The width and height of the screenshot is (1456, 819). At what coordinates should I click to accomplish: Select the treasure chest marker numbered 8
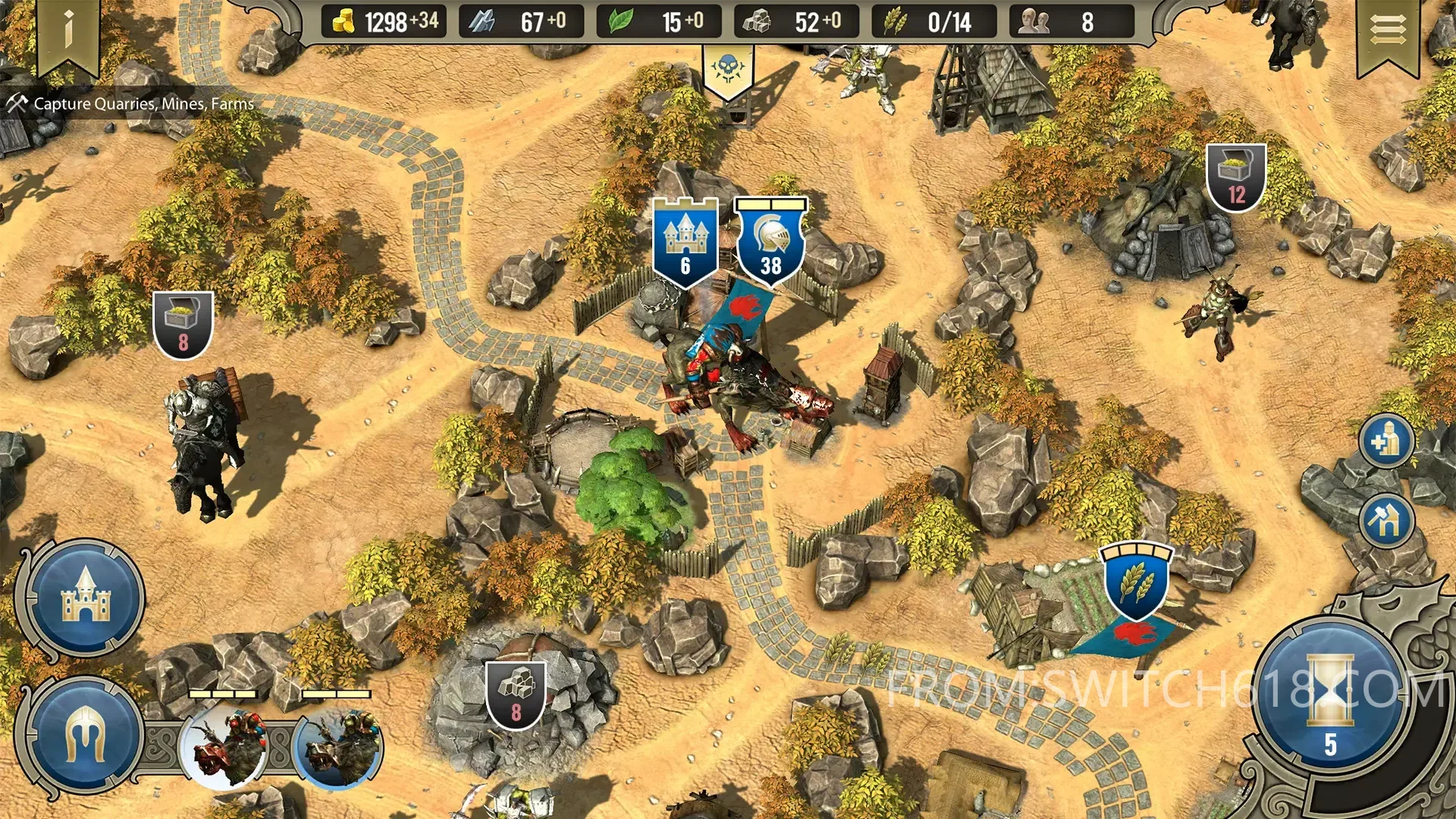click(x=183, y=325)
